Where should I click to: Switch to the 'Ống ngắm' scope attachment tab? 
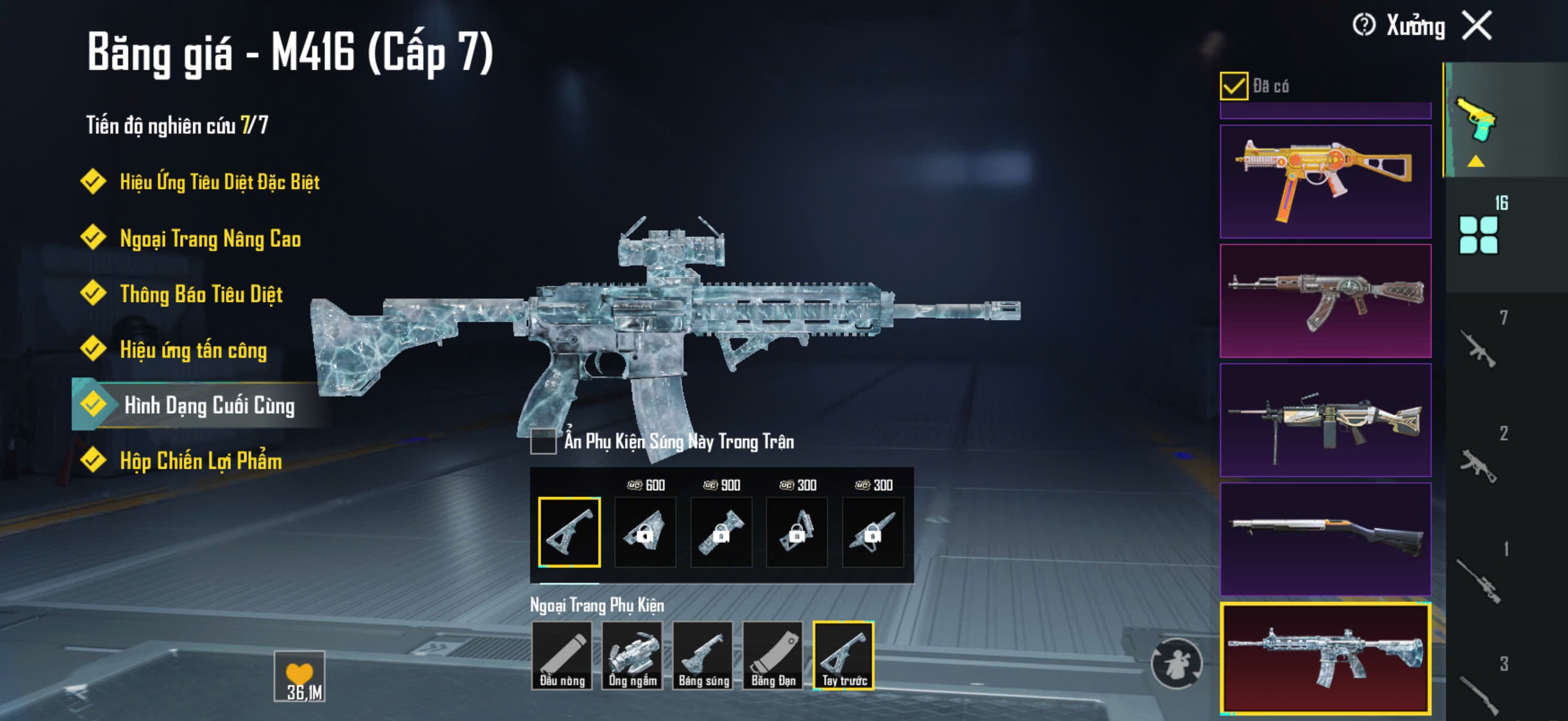click(x=633, y=656)
